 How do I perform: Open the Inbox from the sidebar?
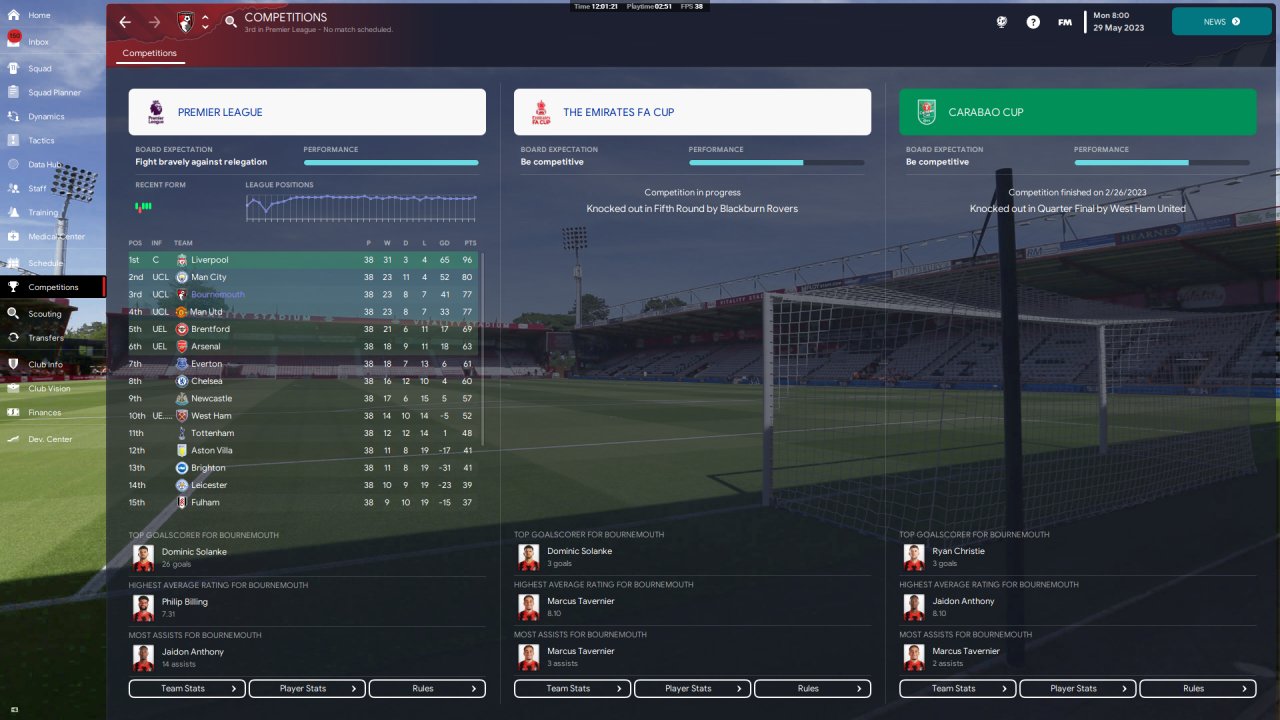[39, 42]
